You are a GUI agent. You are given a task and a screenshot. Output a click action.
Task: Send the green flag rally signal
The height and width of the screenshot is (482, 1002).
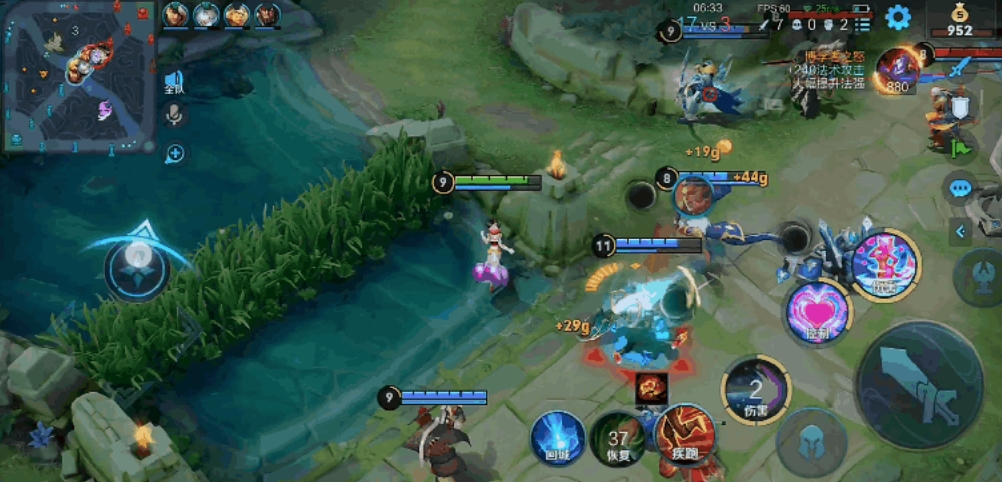pos(960,146)
